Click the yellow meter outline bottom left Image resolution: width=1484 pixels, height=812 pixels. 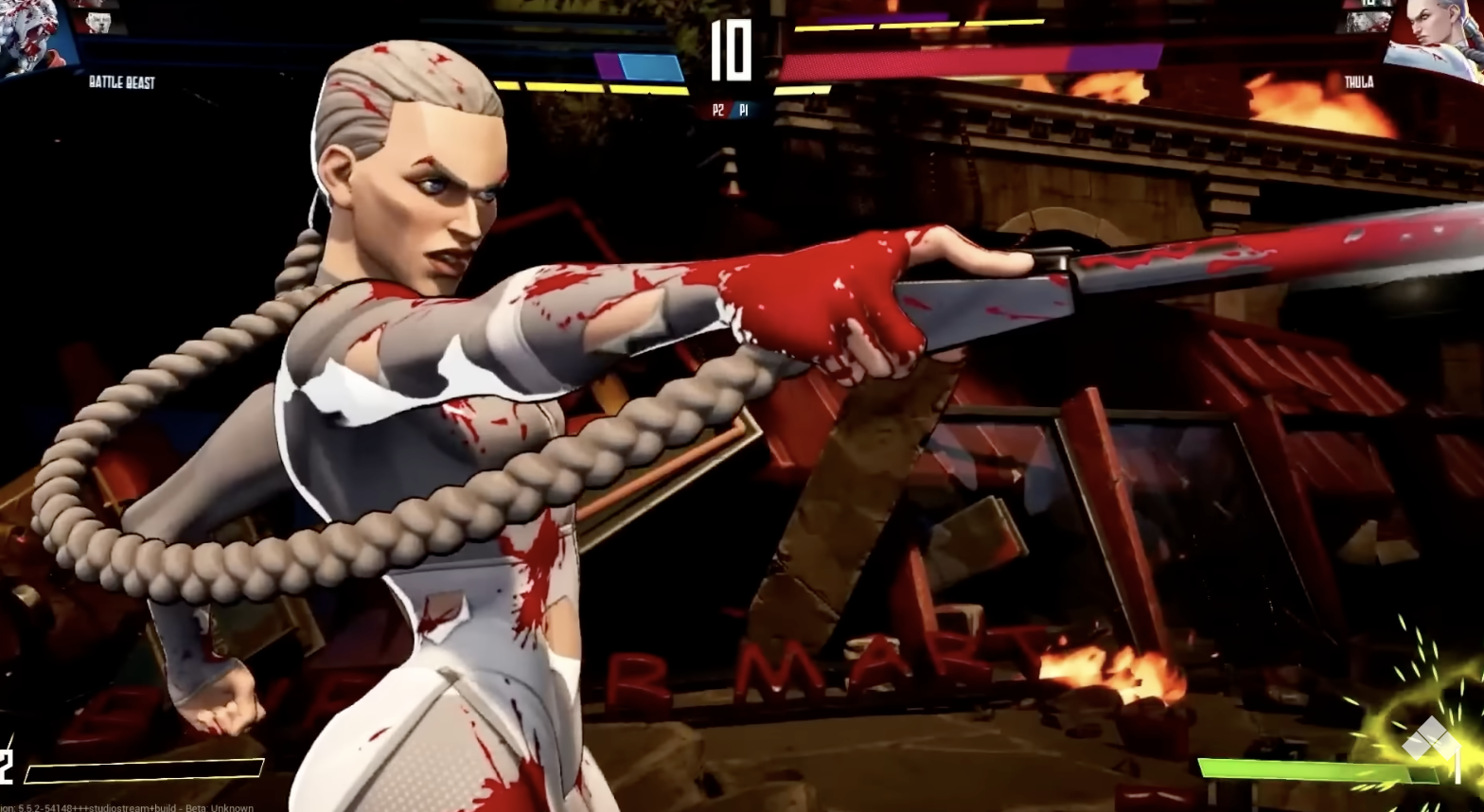coord(142,768)
